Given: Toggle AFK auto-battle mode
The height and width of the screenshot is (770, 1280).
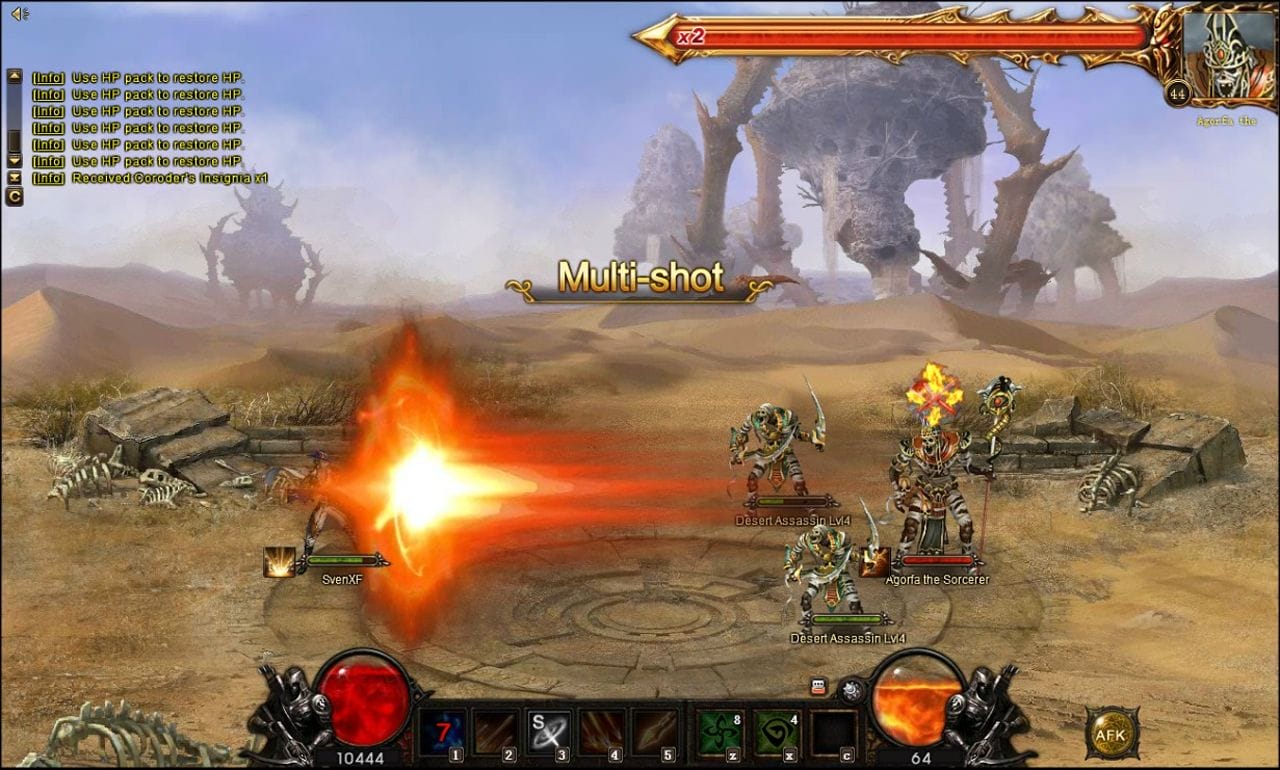Looking at the screenshot, I should (x=1110, y=732).
